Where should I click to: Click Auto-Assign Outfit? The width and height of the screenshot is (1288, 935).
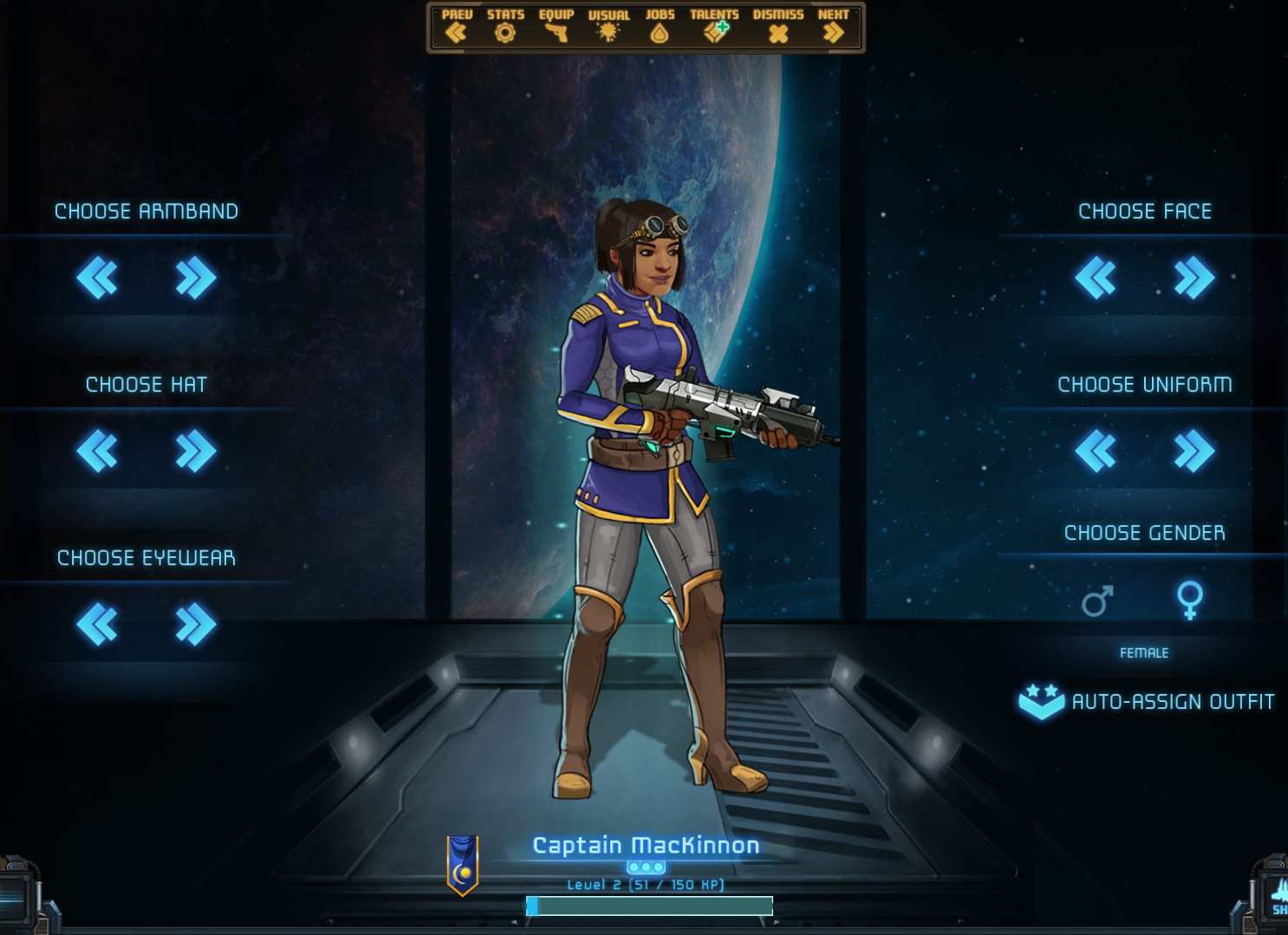click(1147, 702)
